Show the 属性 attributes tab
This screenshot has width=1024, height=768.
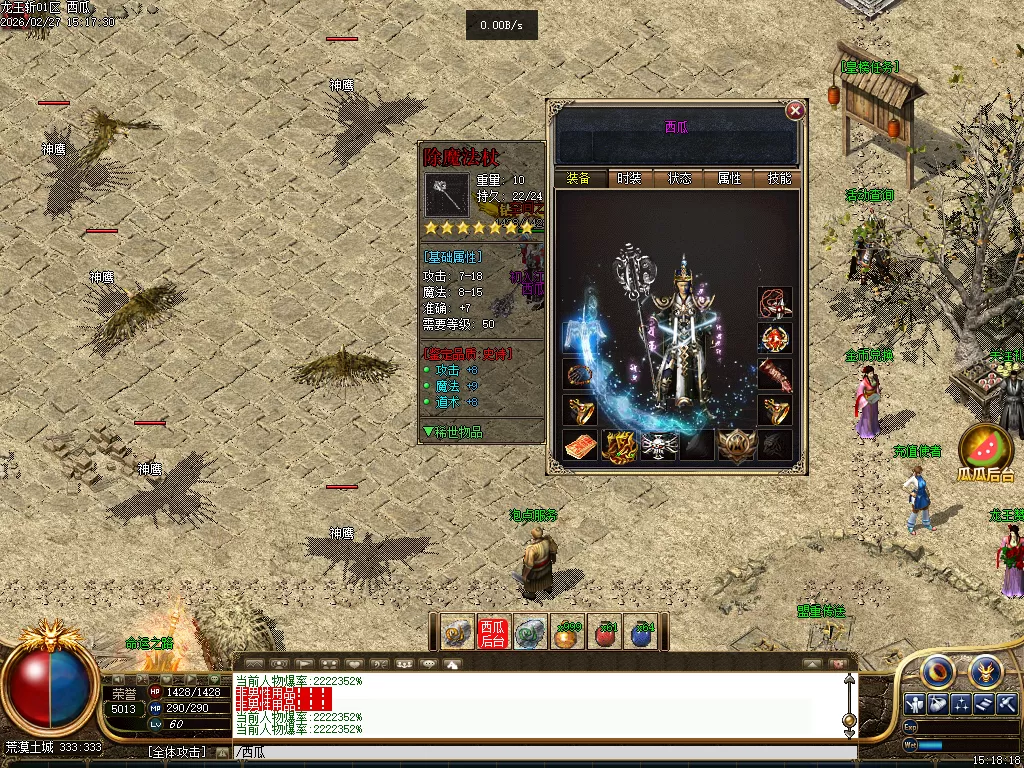point(730,179)
